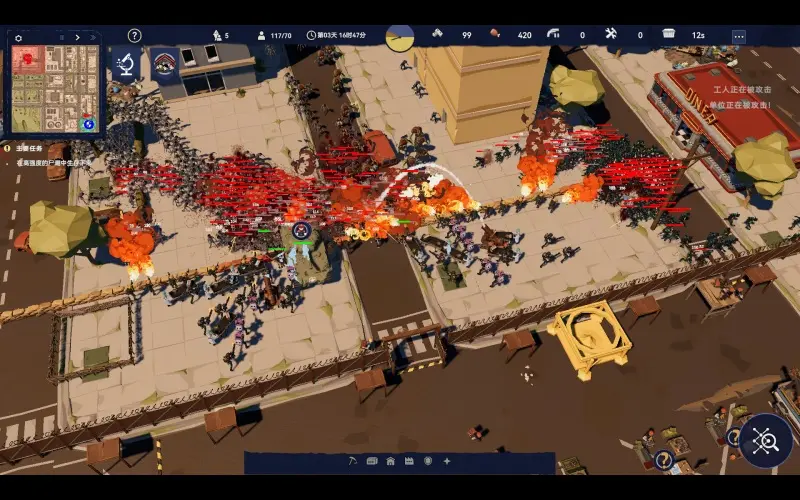Open the factory building category

click(x=409, y=461)
